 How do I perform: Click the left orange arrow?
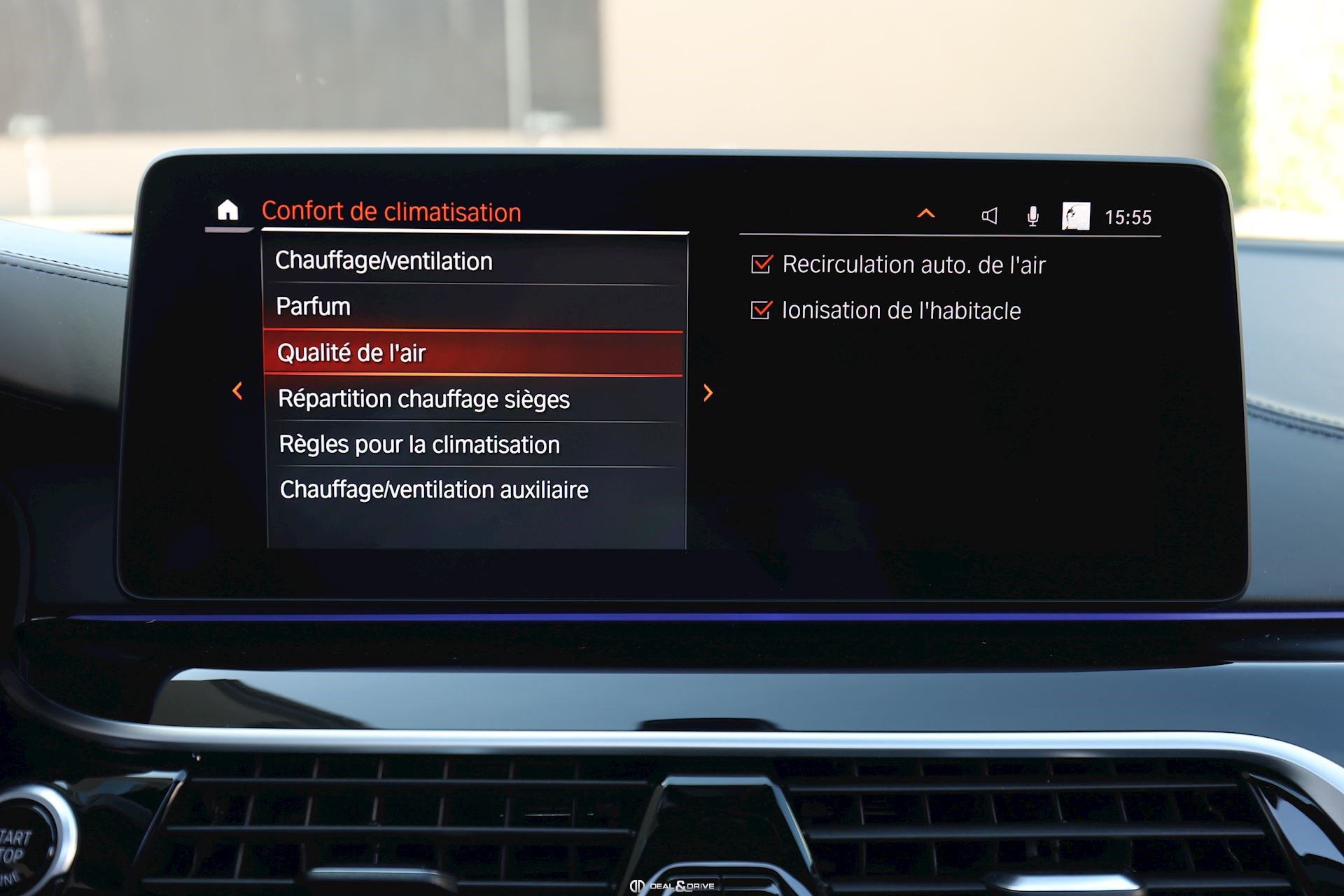(238, 391)
